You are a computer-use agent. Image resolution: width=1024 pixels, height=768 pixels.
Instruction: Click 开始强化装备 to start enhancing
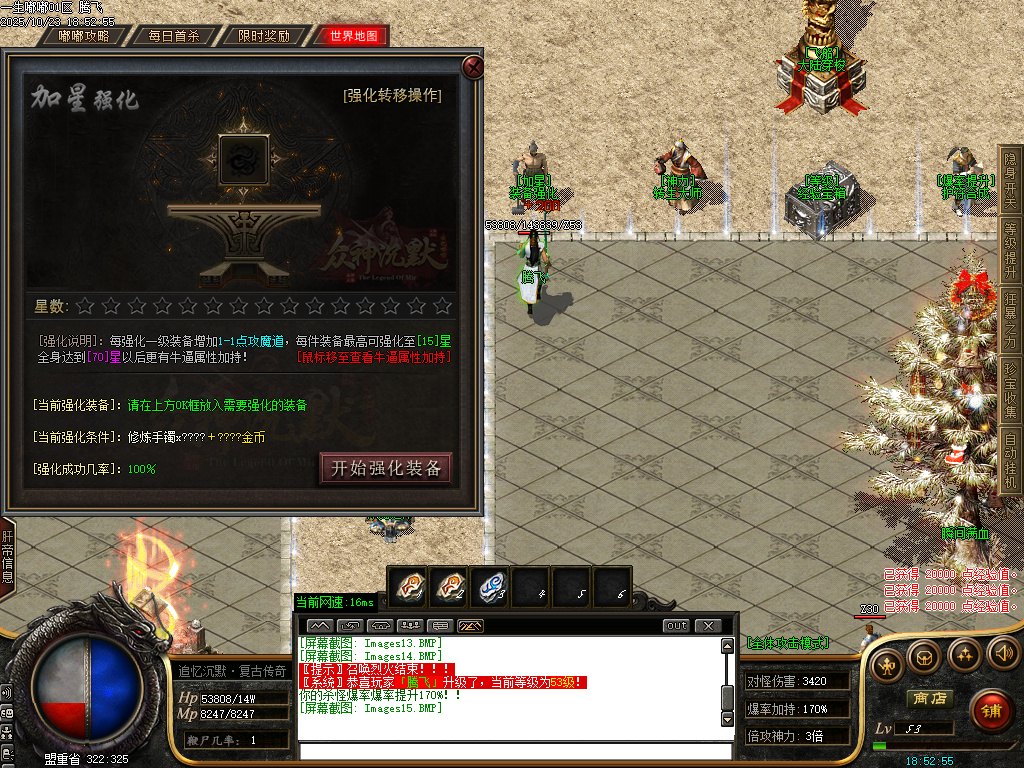386,468
